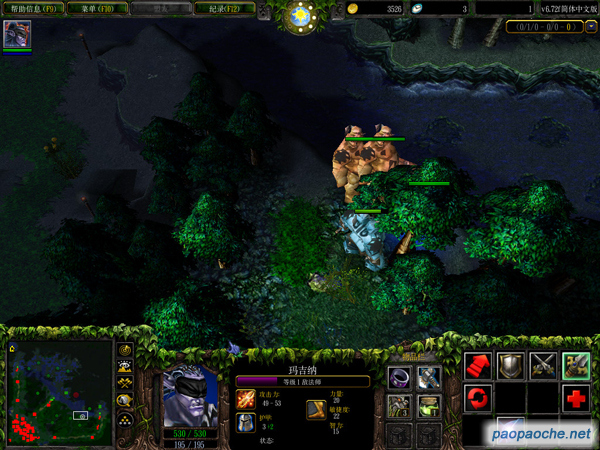Click the bottom button beside the minimap

pyautogui.click(x=125, y=419)
